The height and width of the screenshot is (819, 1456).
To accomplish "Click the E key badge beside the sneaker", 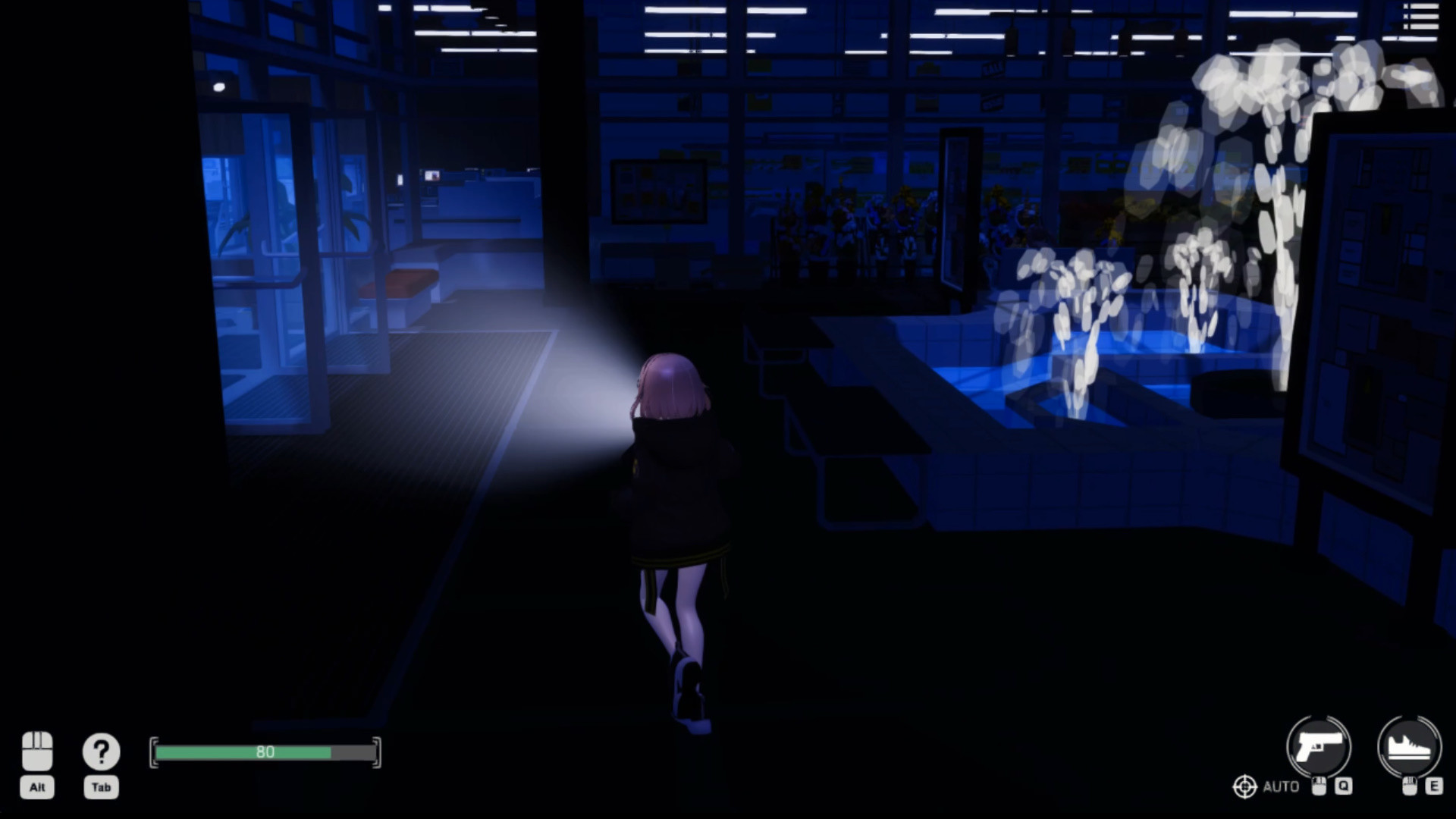I will point(1434,786).
